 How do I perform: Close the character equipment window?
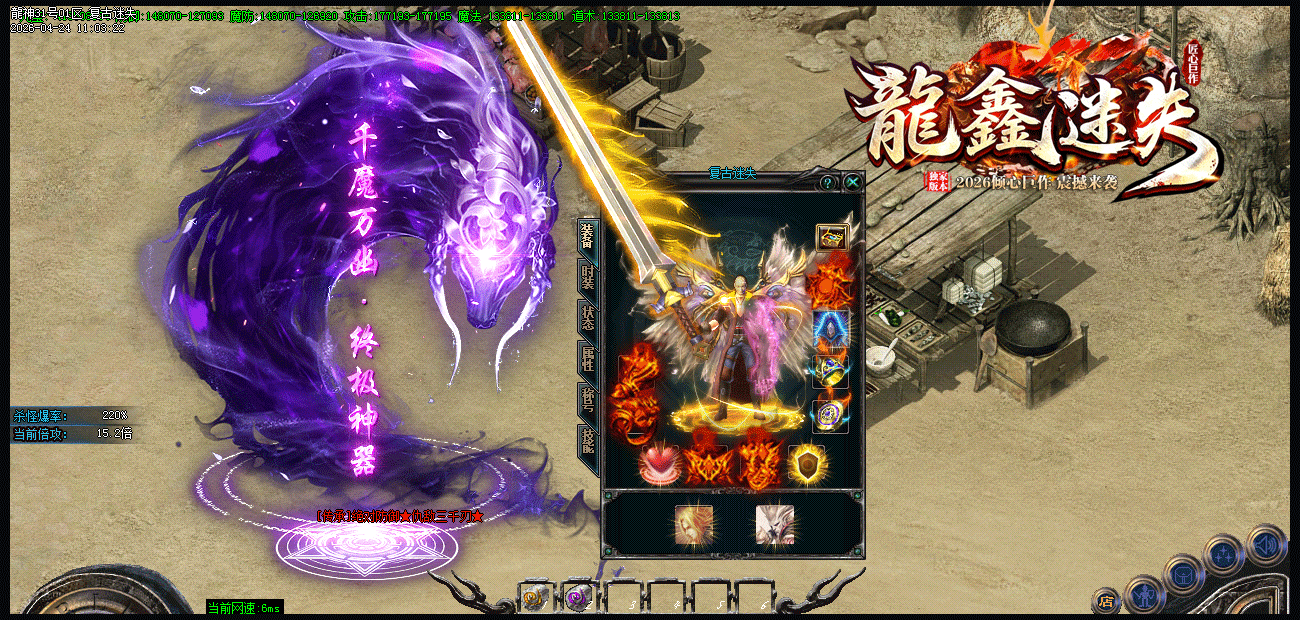click(852, 182)
